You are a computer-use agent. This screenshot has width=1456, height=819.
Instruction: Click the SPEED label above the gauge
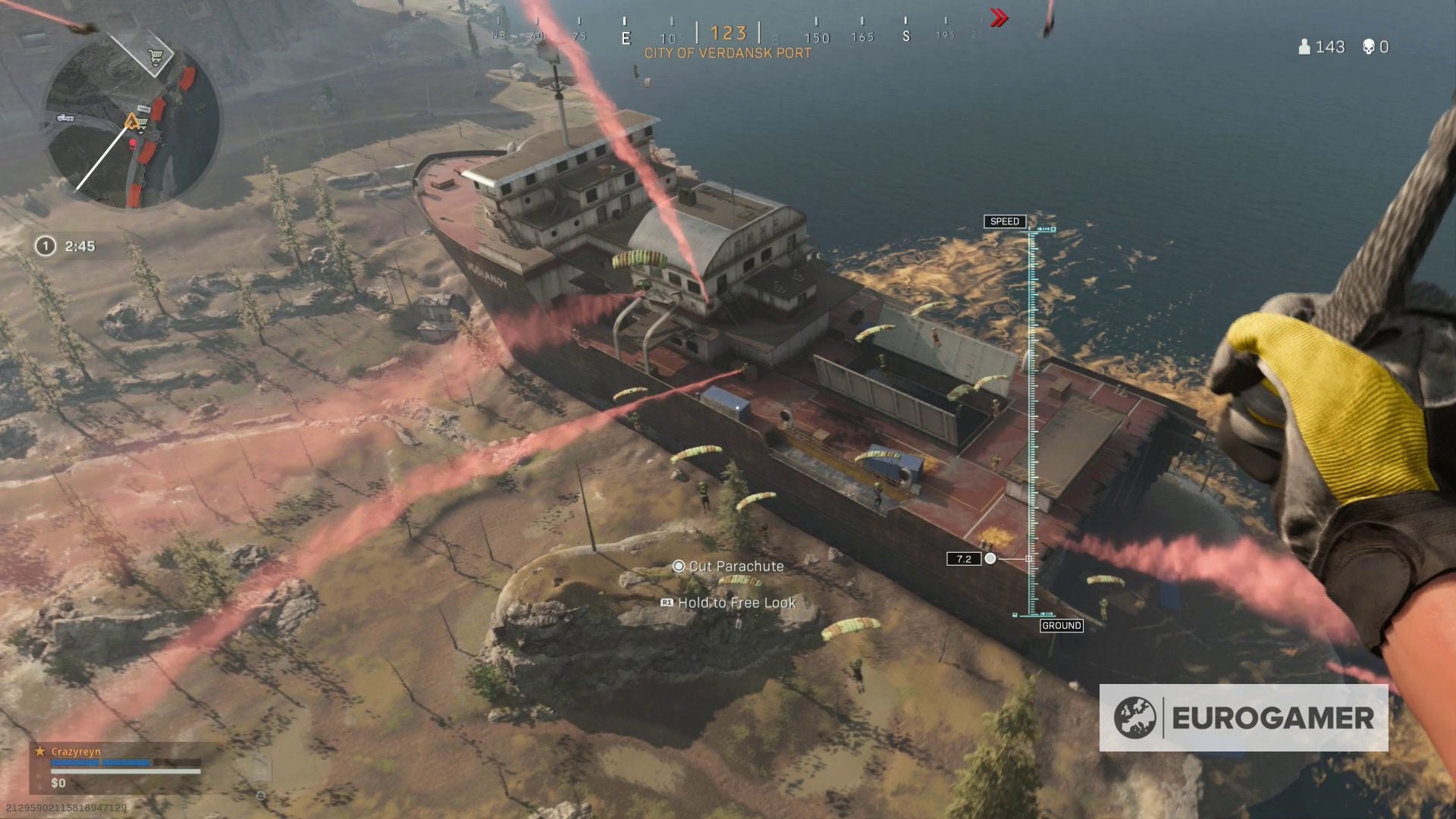click(1005, 221)
